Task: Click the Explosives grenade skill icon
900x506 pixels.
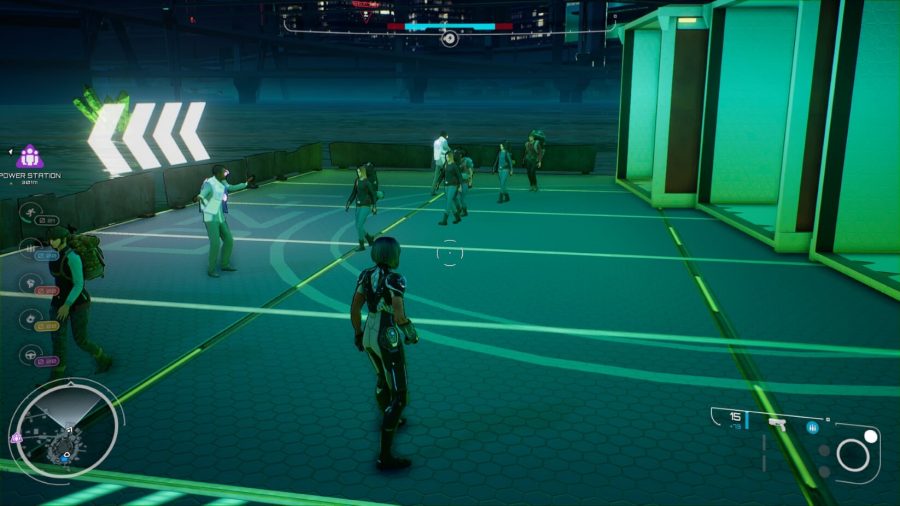Action: point(32,319)
